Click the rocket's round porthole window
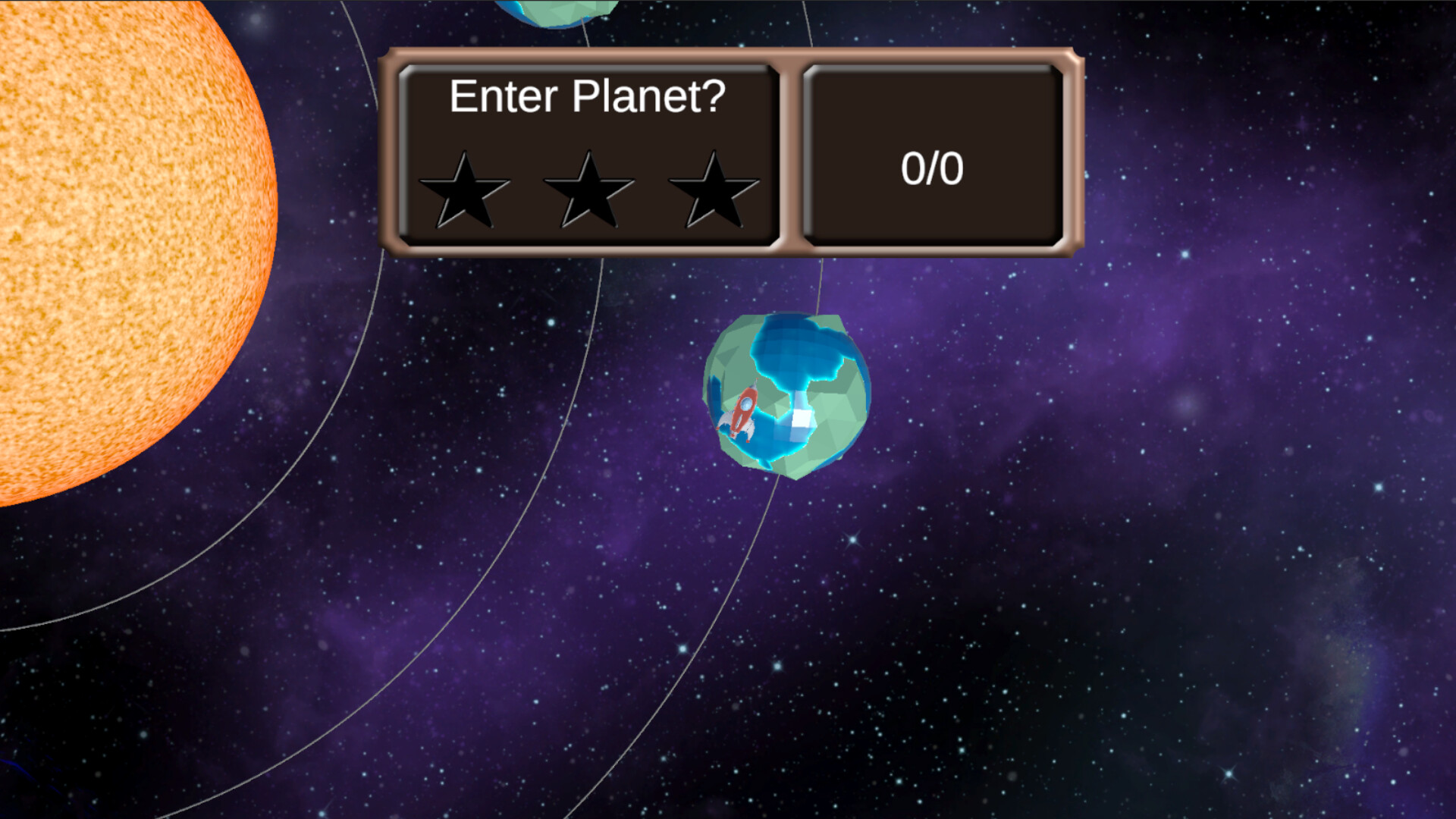The height and width of the screenshot is (819, 1456). (x=746, y=404)
